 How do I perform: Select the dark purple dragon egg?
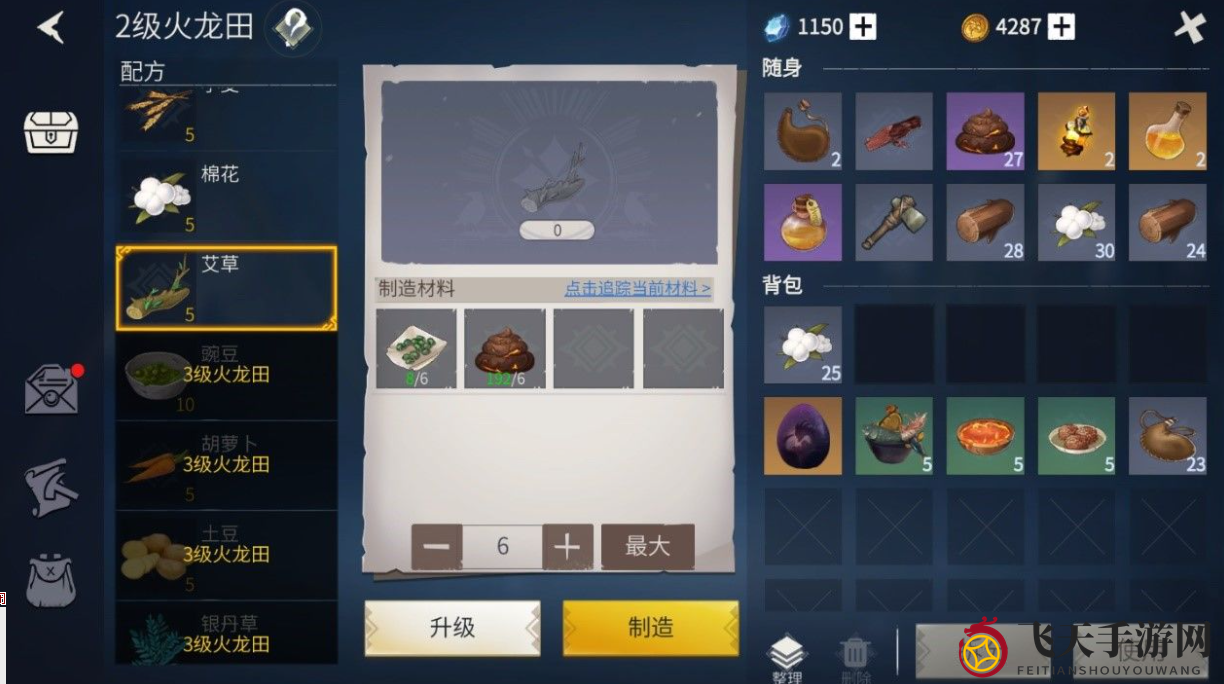click(x=802, y=435)
